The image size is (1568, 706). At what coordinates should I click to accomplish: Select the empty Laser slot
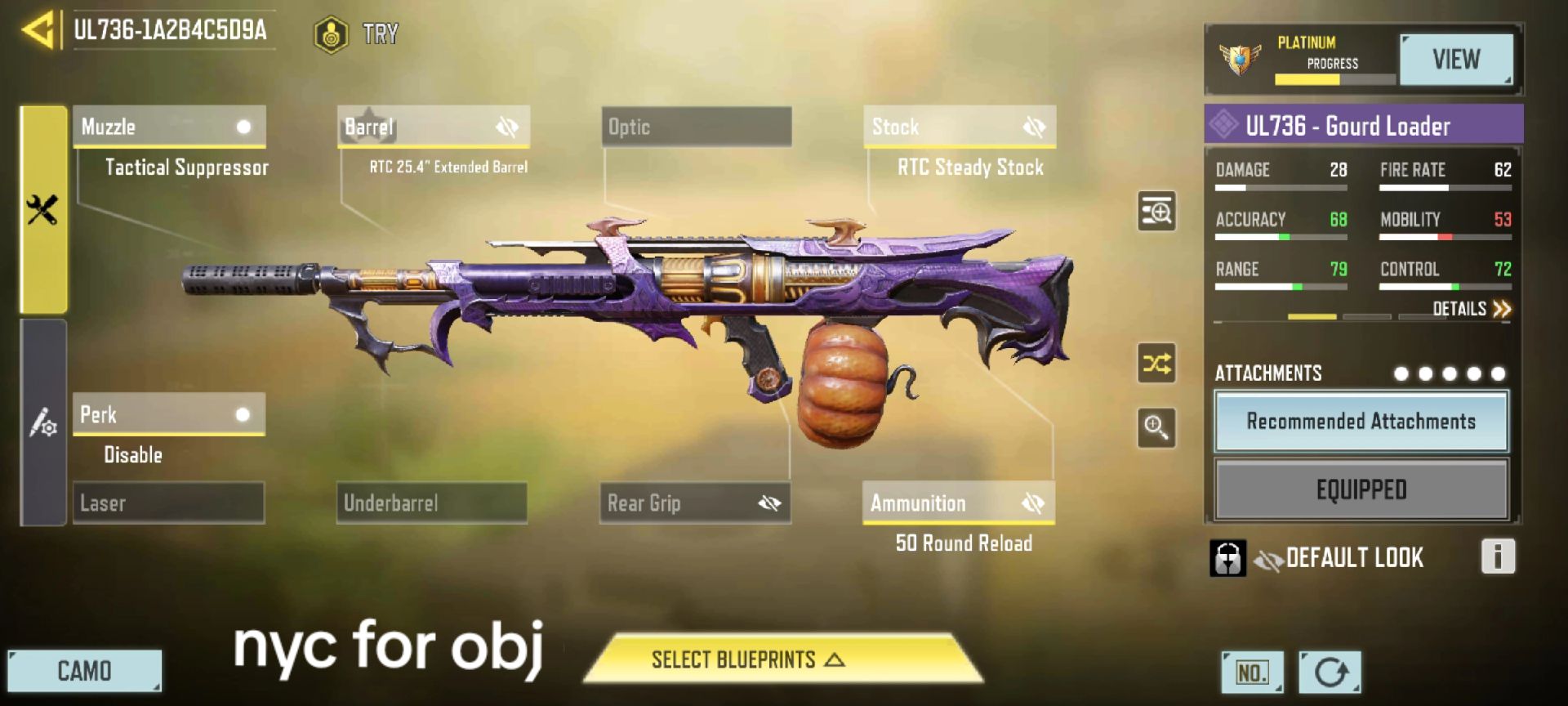[x=169, y=503]
